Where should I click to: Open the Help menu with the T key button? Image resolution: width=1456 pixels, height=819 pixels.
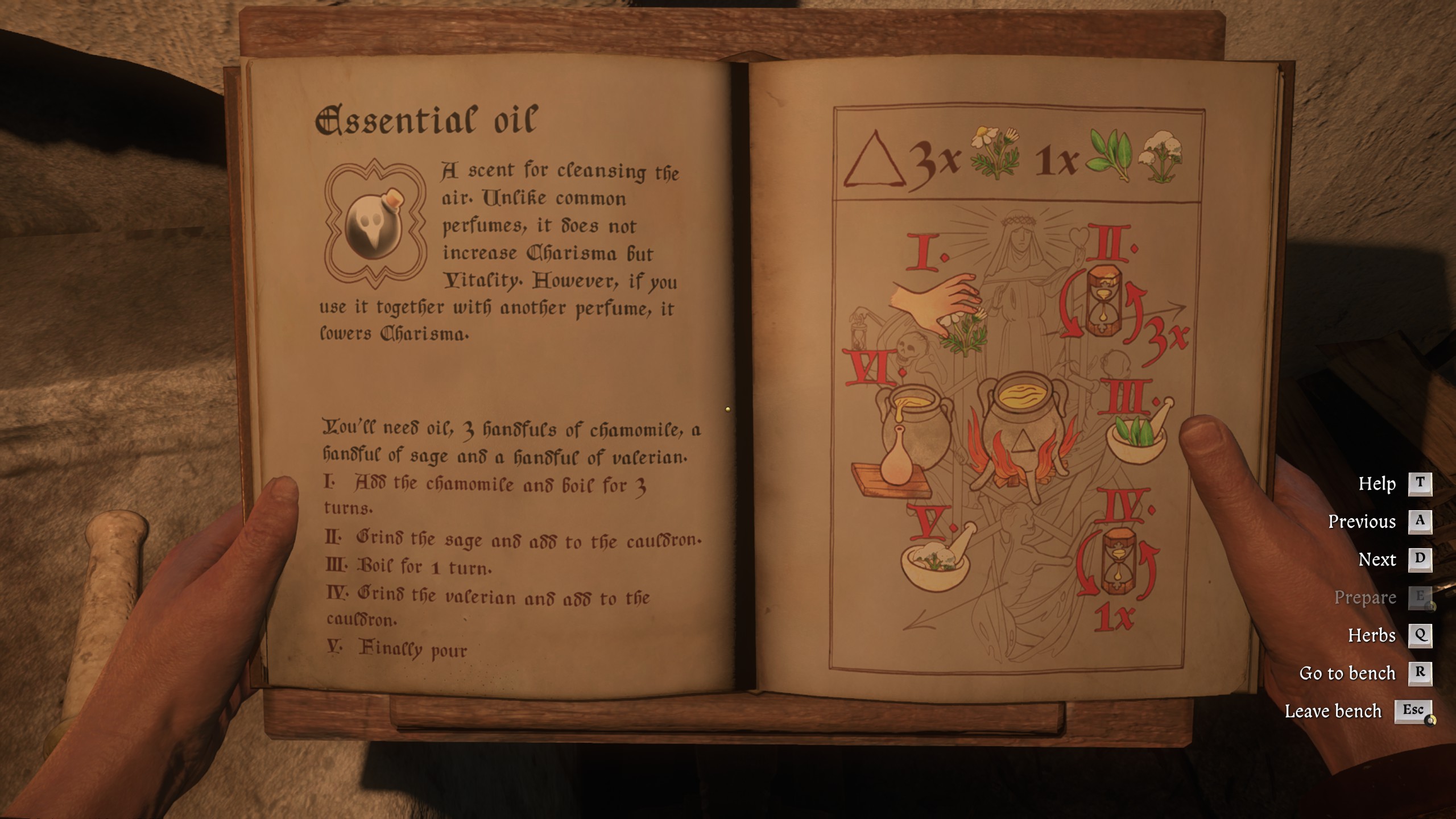[1421, 483]
